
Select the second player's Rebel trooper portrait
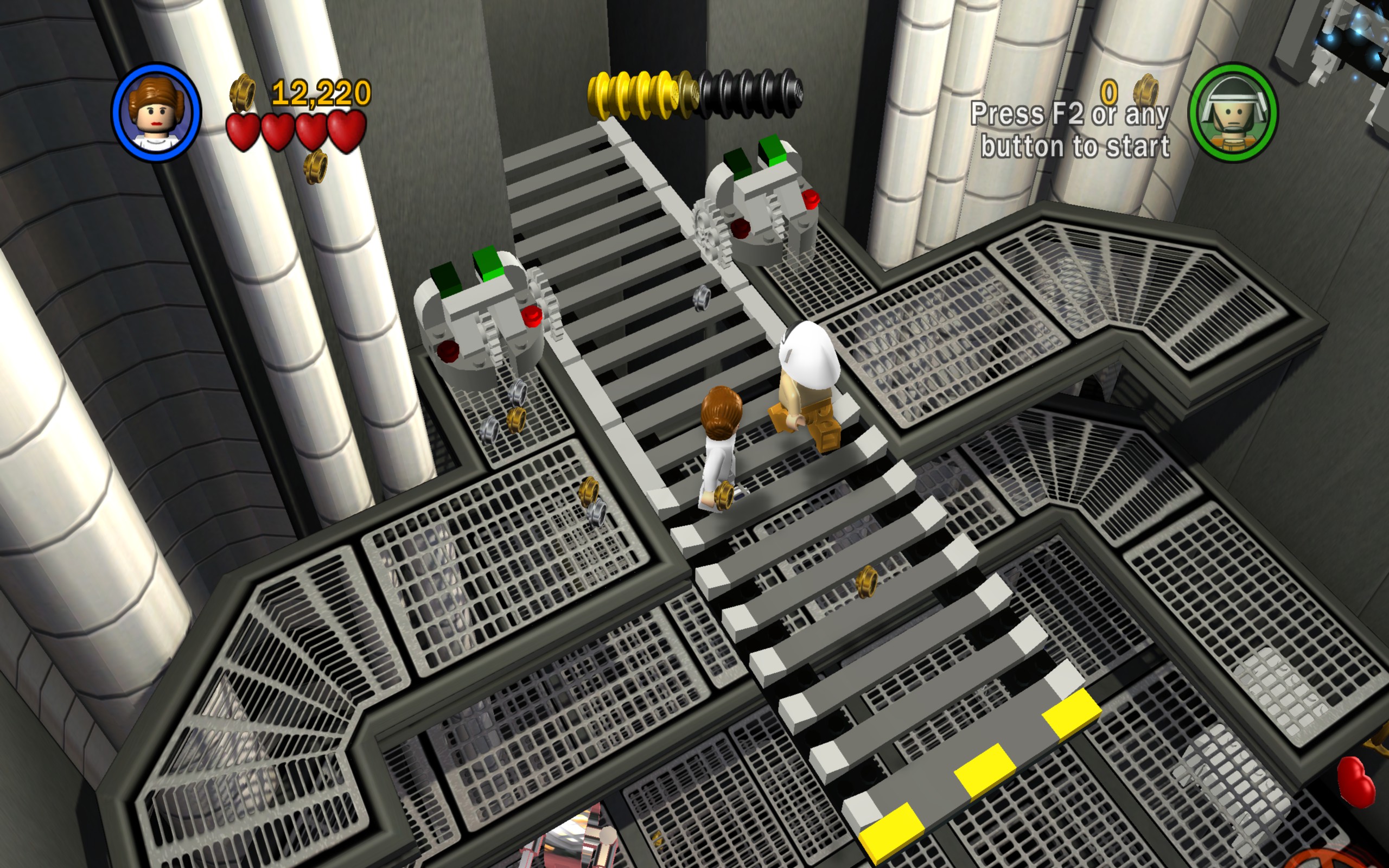coord(1232,112)
